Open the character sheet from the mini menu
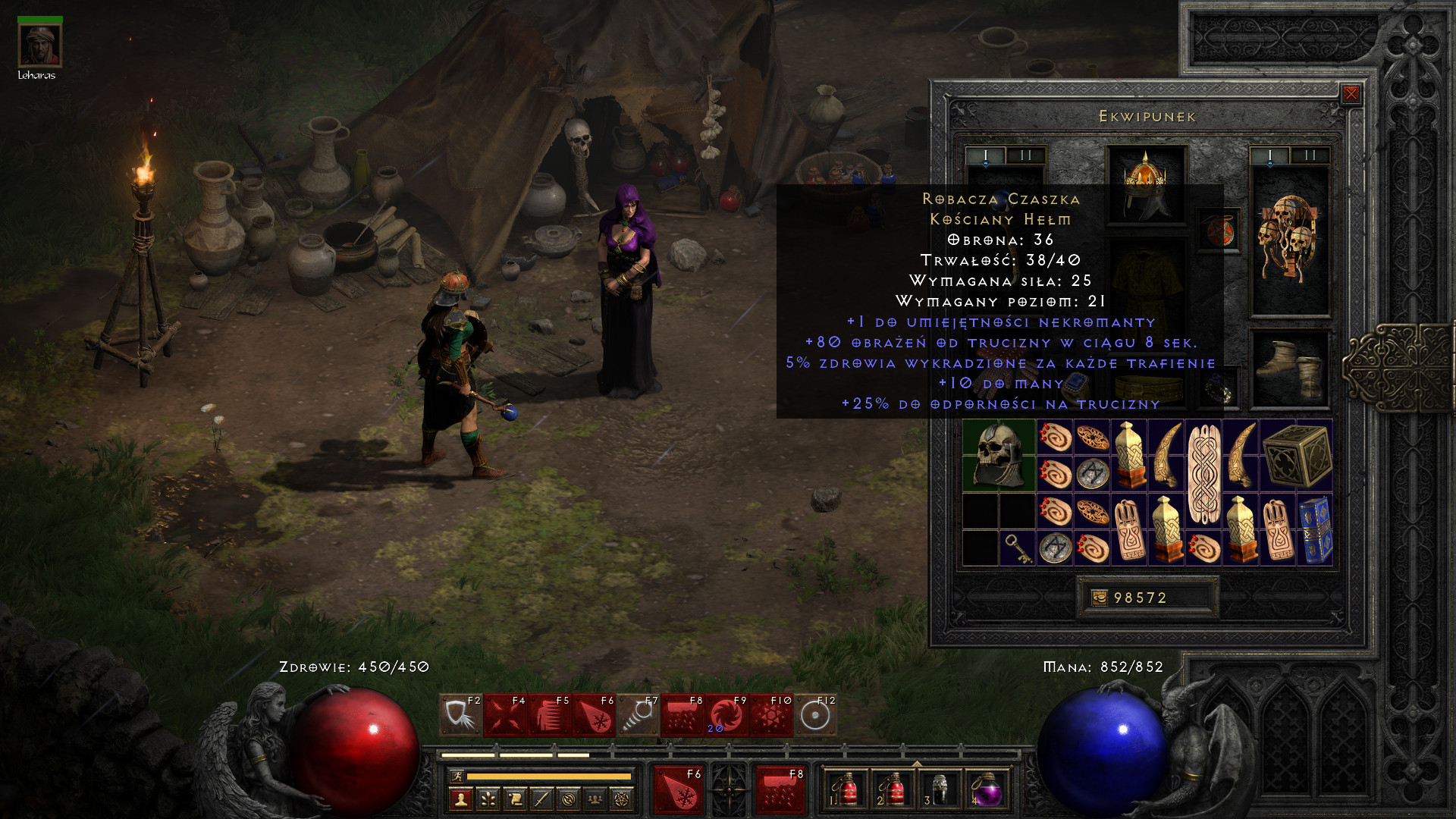1456x819 pixels. 461,799
